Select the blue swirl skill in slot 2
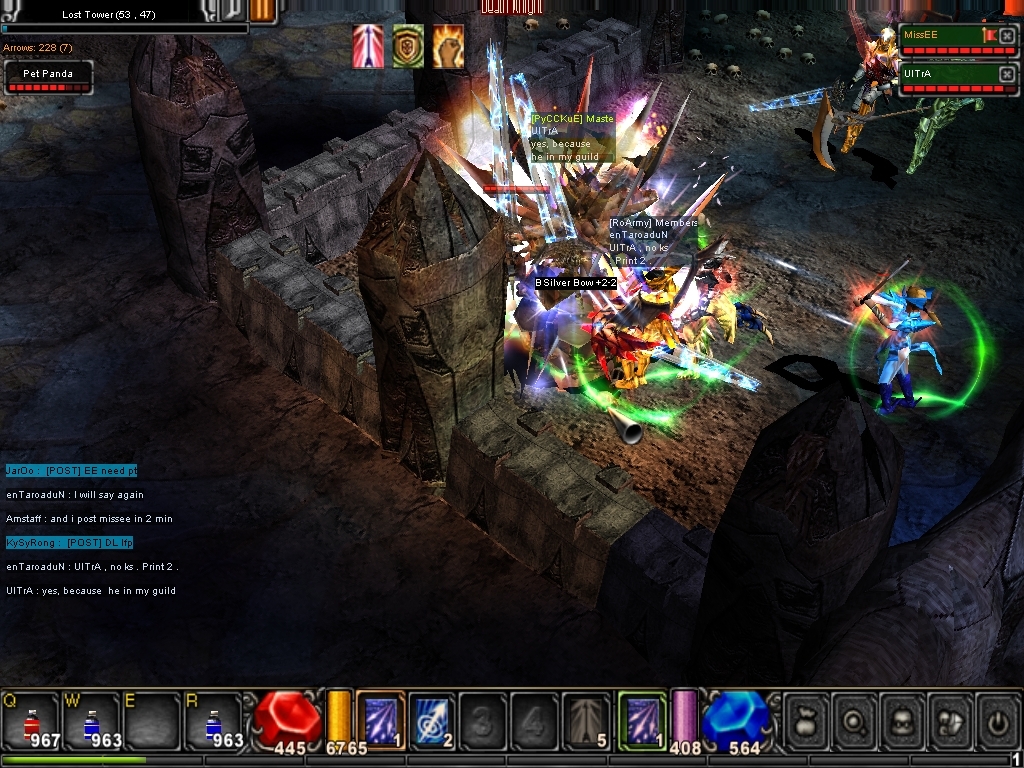Image resolution: width=1024 pixels, height=768 pixels. pyautogui.click(x=431, y=720)
